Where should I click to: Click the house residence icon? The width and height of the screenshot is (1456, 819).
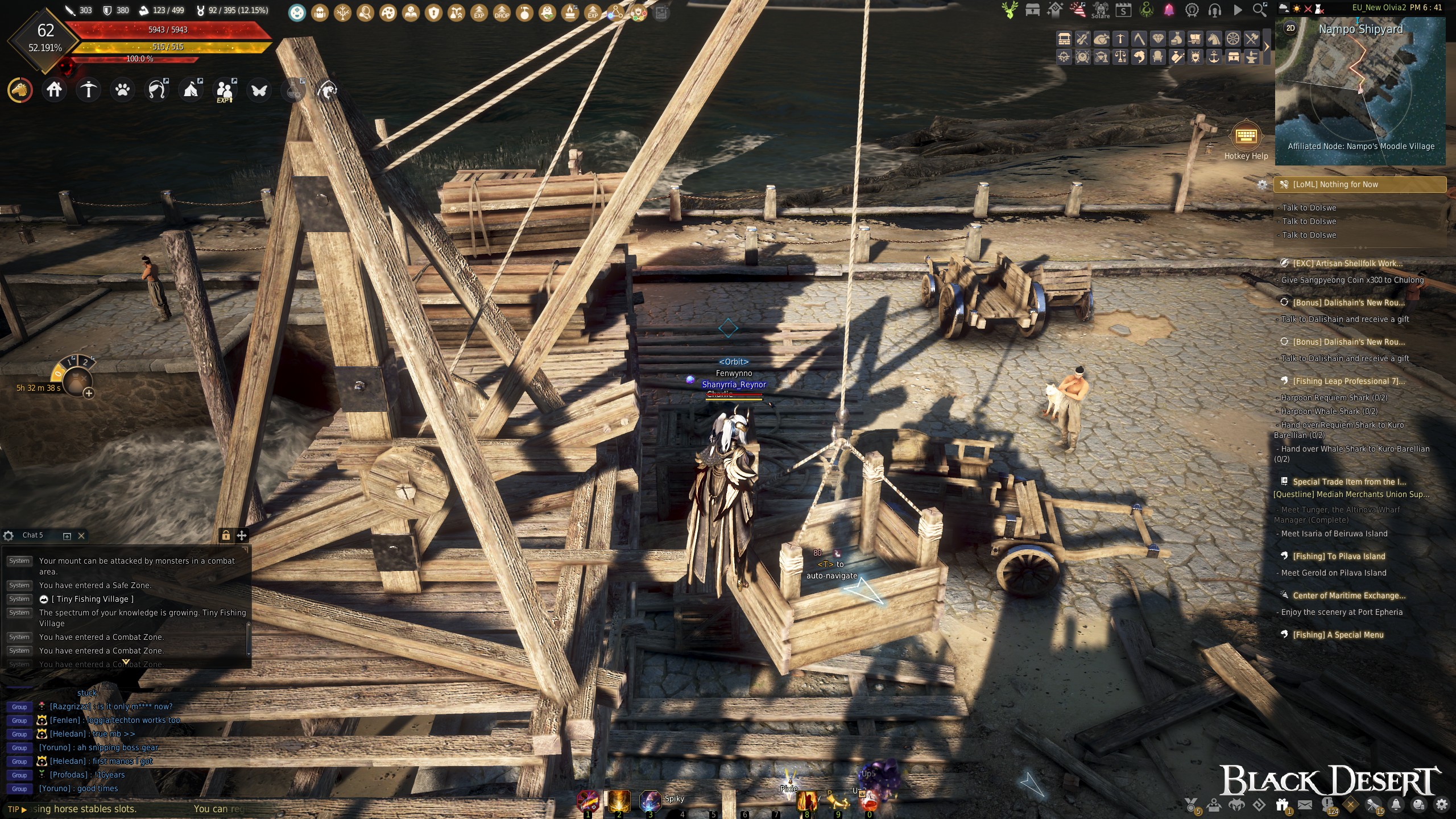(54, 90)
